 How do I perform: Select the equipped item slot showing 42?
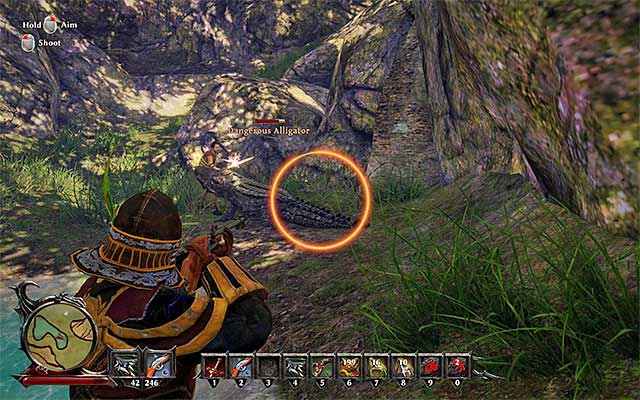point(127,363)
